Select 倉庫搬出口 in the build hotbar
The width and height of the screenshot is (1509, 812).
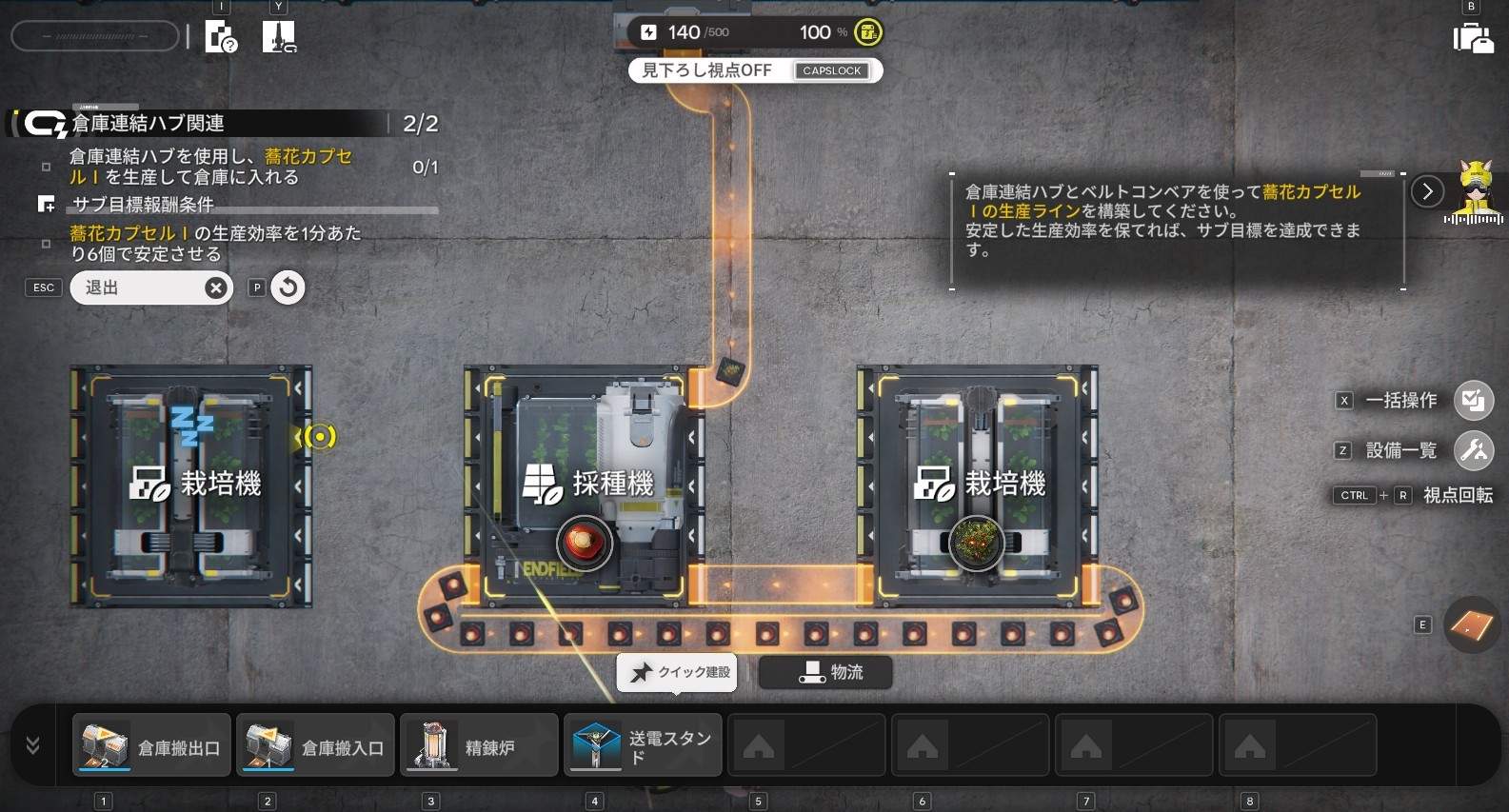click(151, 745)
